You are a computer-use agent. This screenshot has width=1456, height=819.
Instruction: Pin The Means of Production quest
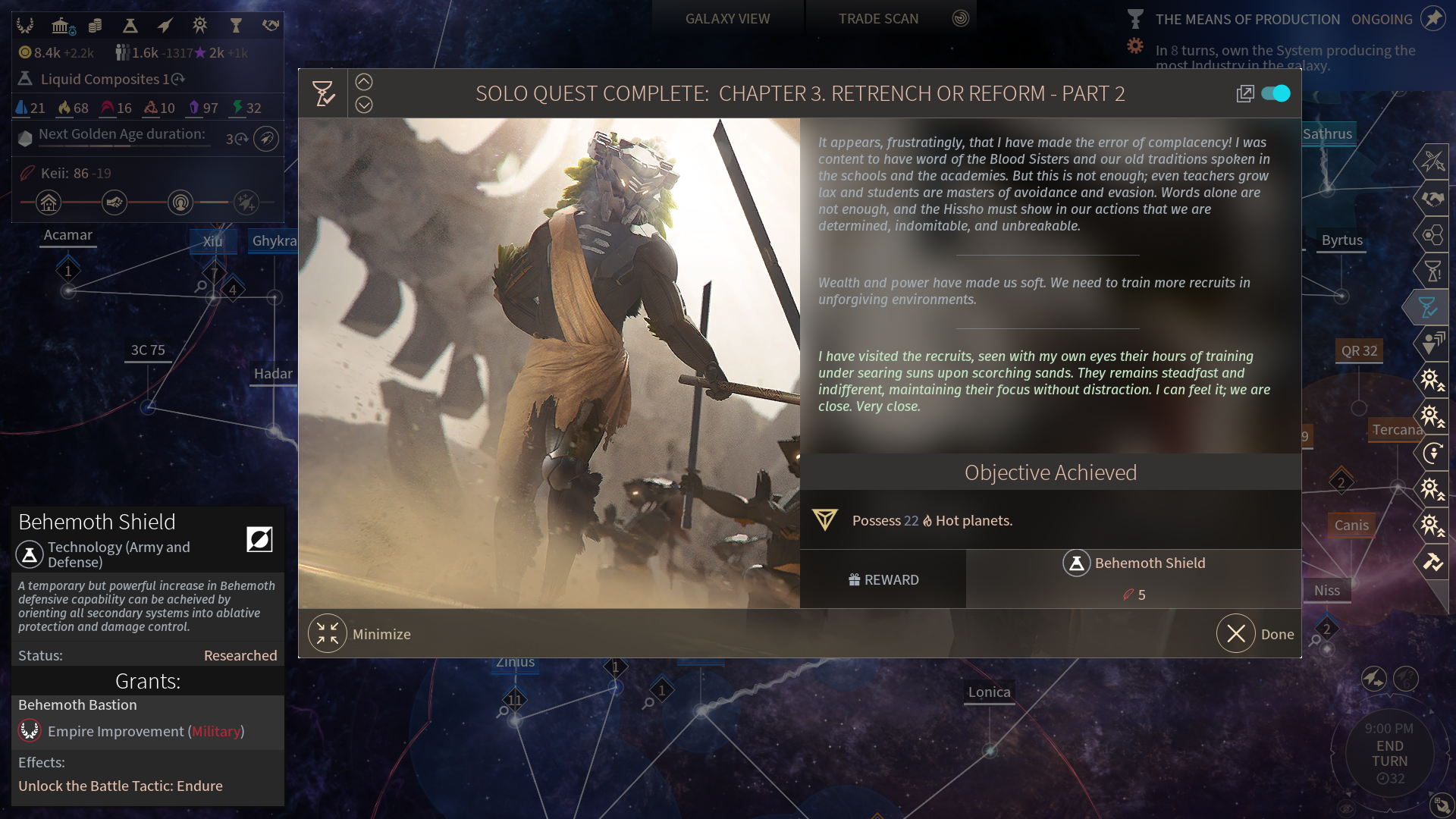(1433, 18)
